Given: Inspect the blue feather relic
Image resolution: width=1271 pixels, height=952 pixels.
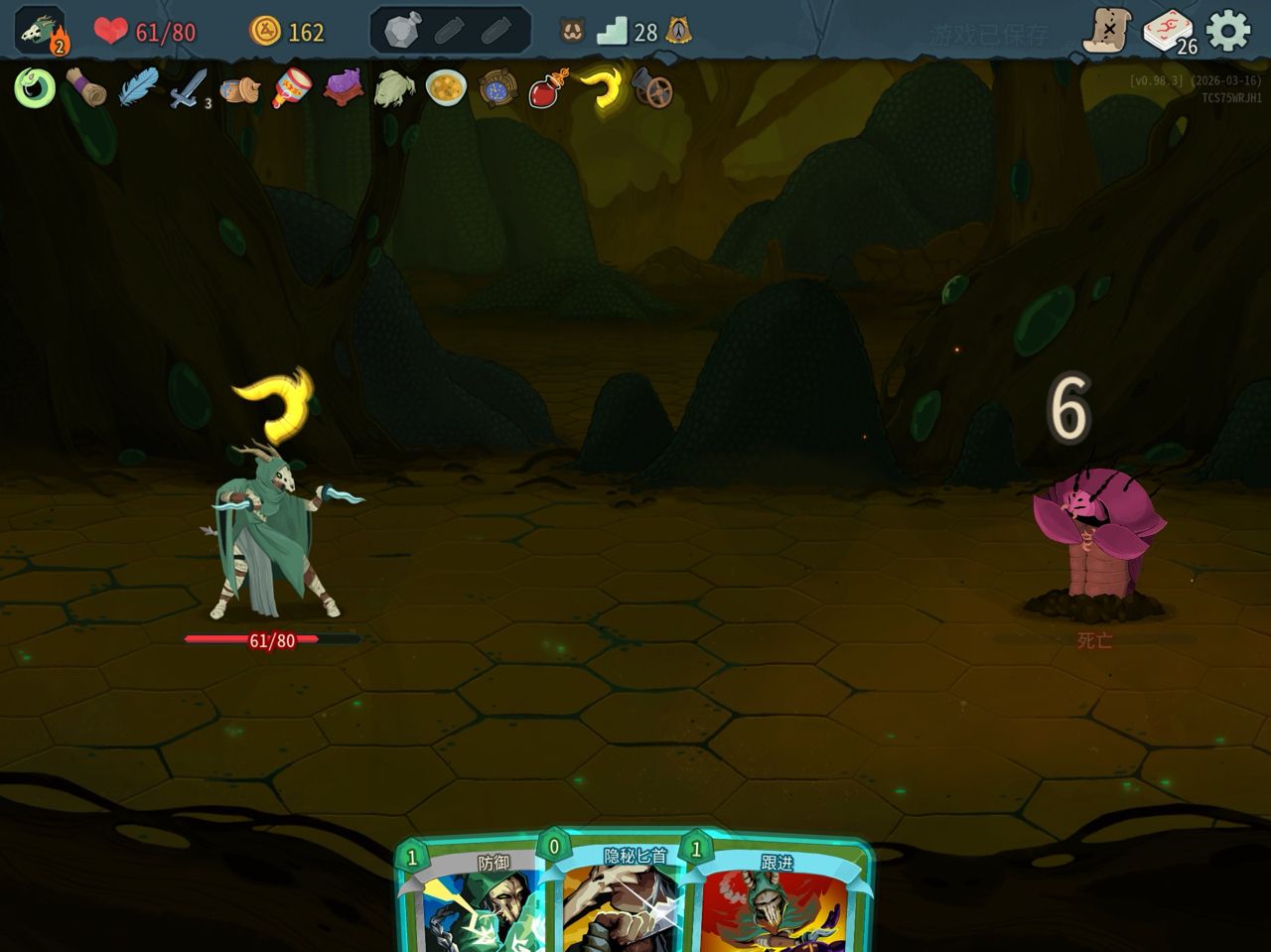Looking at the screenshot, I should click(137, 88).
